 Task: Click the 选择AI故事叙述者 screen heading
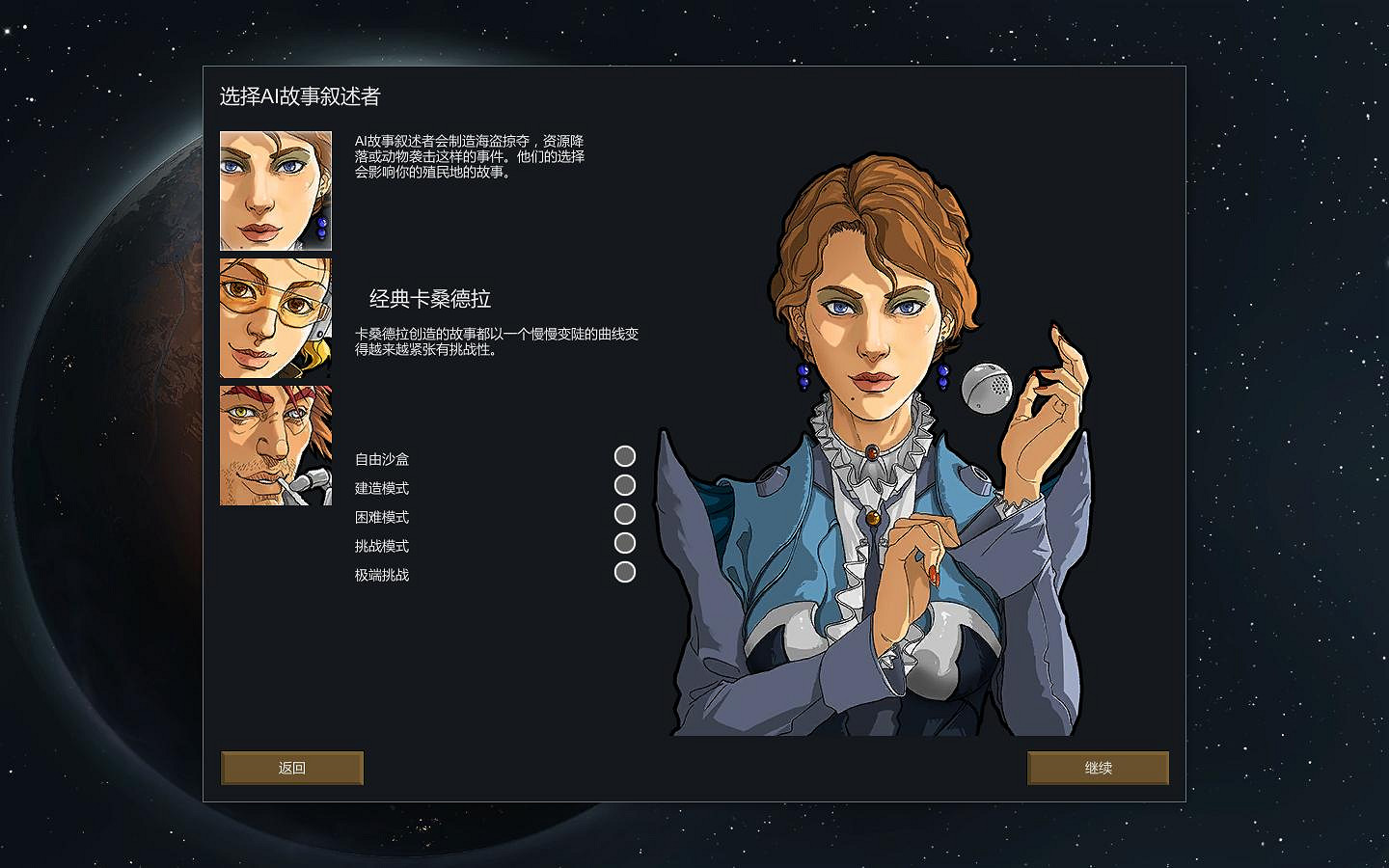coord(301,97)
